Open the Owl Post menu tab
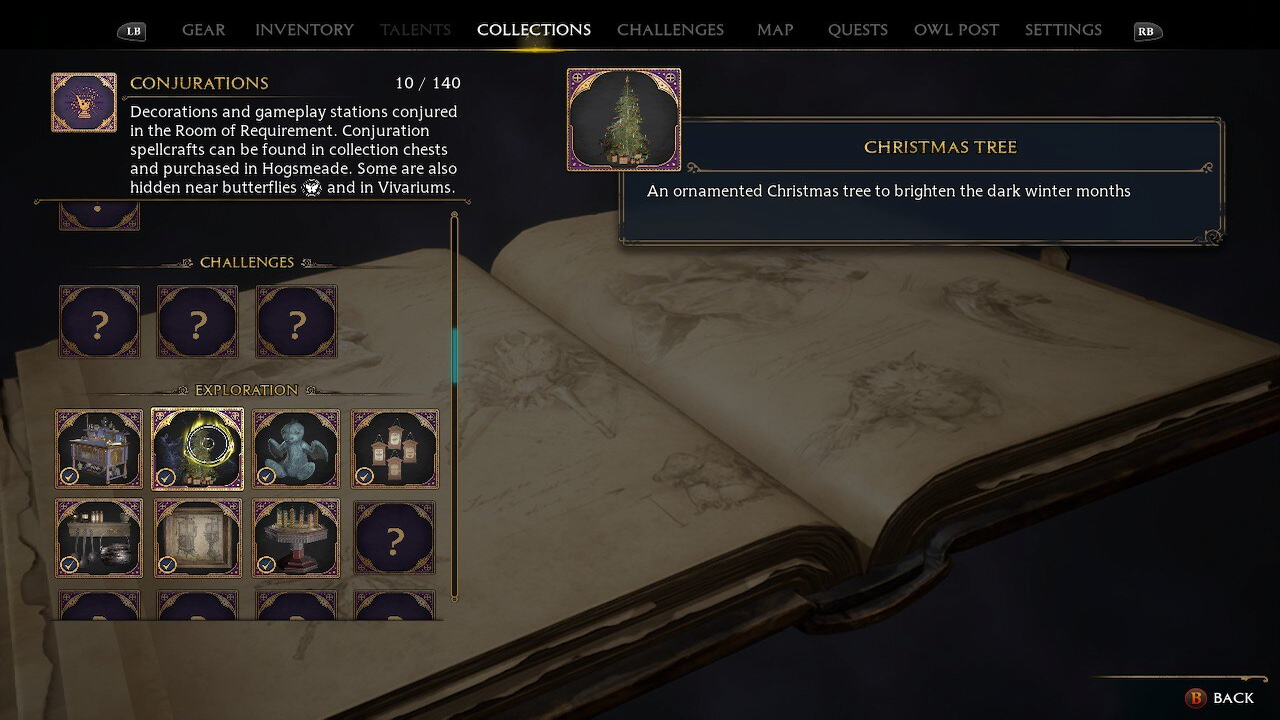1280x720 pixels. 955,29
